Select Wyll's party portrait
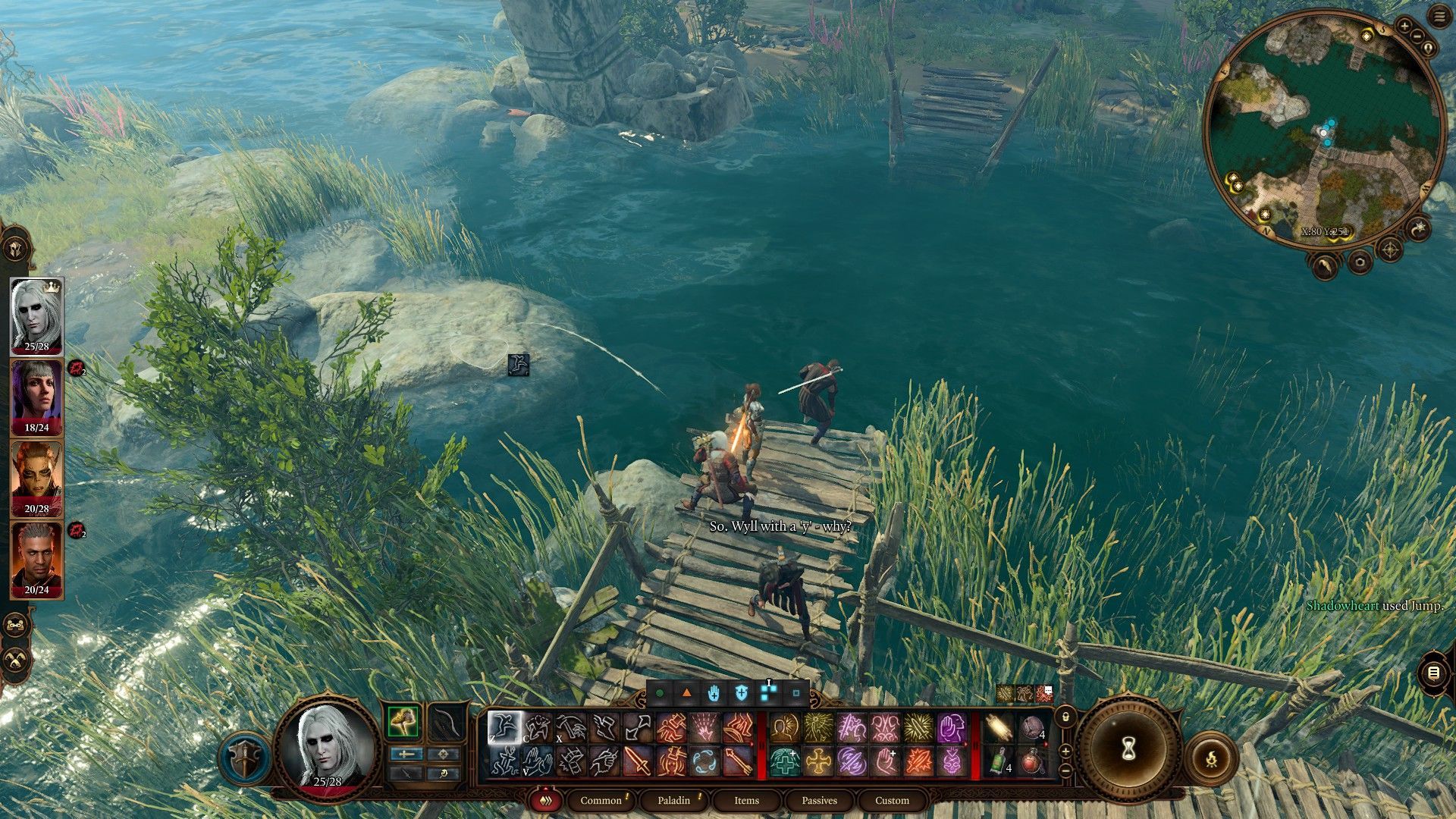Image resolution: width=1456 pixels, height=819 pixels. click(x=36, y=559)
